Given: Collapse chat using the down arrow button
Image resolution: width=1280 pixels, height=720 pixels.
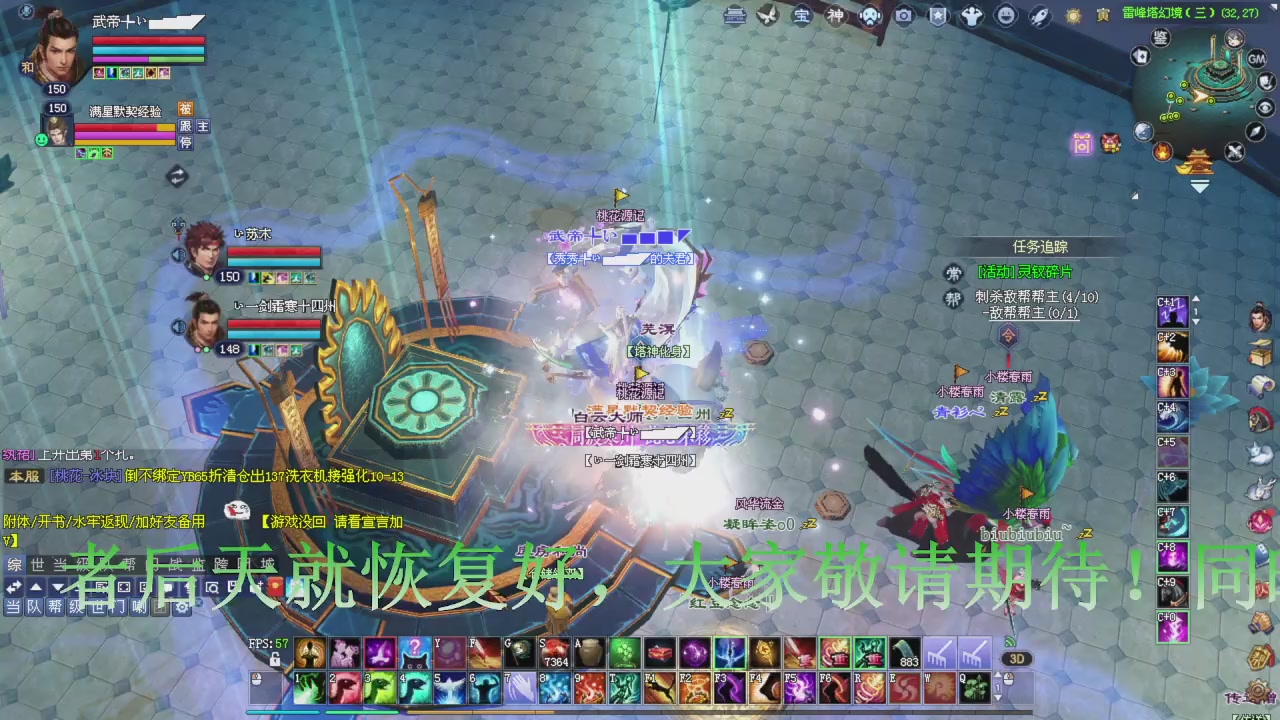Looking at the screenshot, I should pos(56,586).
